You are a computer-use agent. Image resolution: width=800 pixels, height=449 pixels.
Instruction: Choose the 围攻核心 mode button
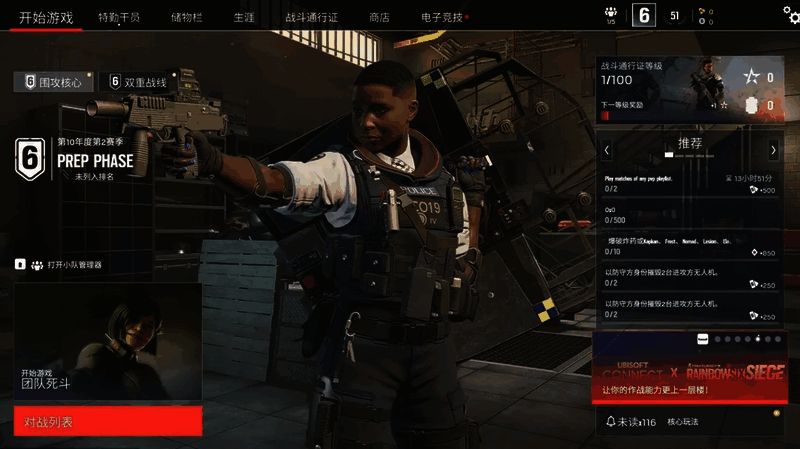(x=54, y=81)
